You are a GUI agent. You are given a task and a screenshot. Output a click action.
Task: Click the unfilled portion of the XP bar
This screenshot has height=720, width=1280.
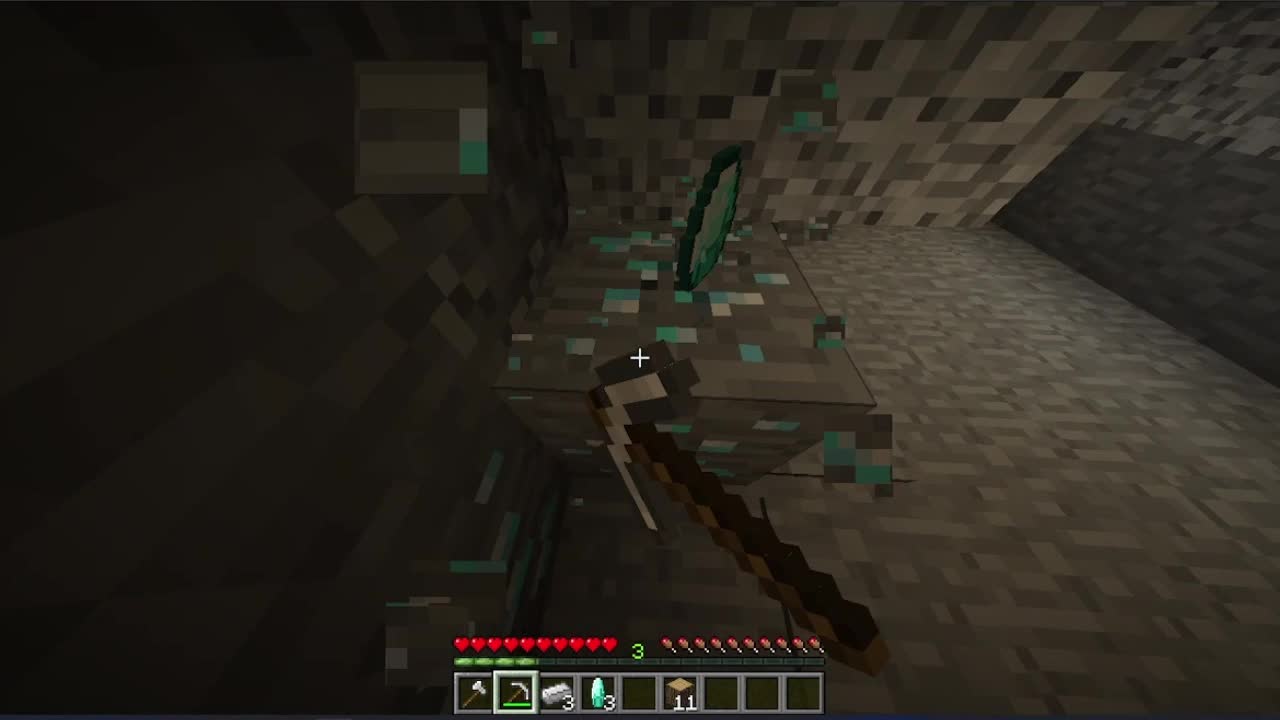point(700,661)
